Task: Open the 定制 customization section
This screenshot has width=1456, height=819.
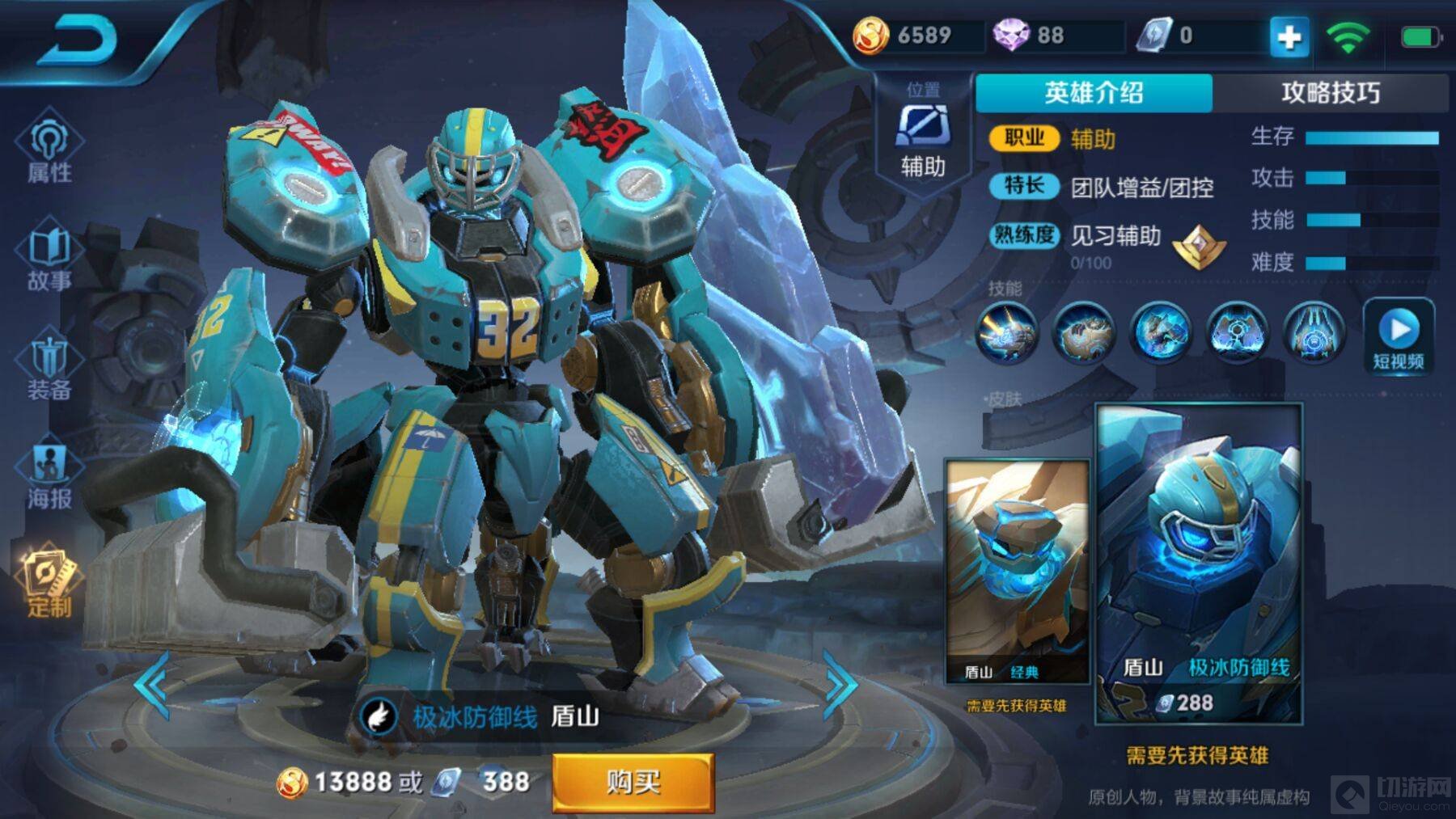Action: (x=49, y=584)
